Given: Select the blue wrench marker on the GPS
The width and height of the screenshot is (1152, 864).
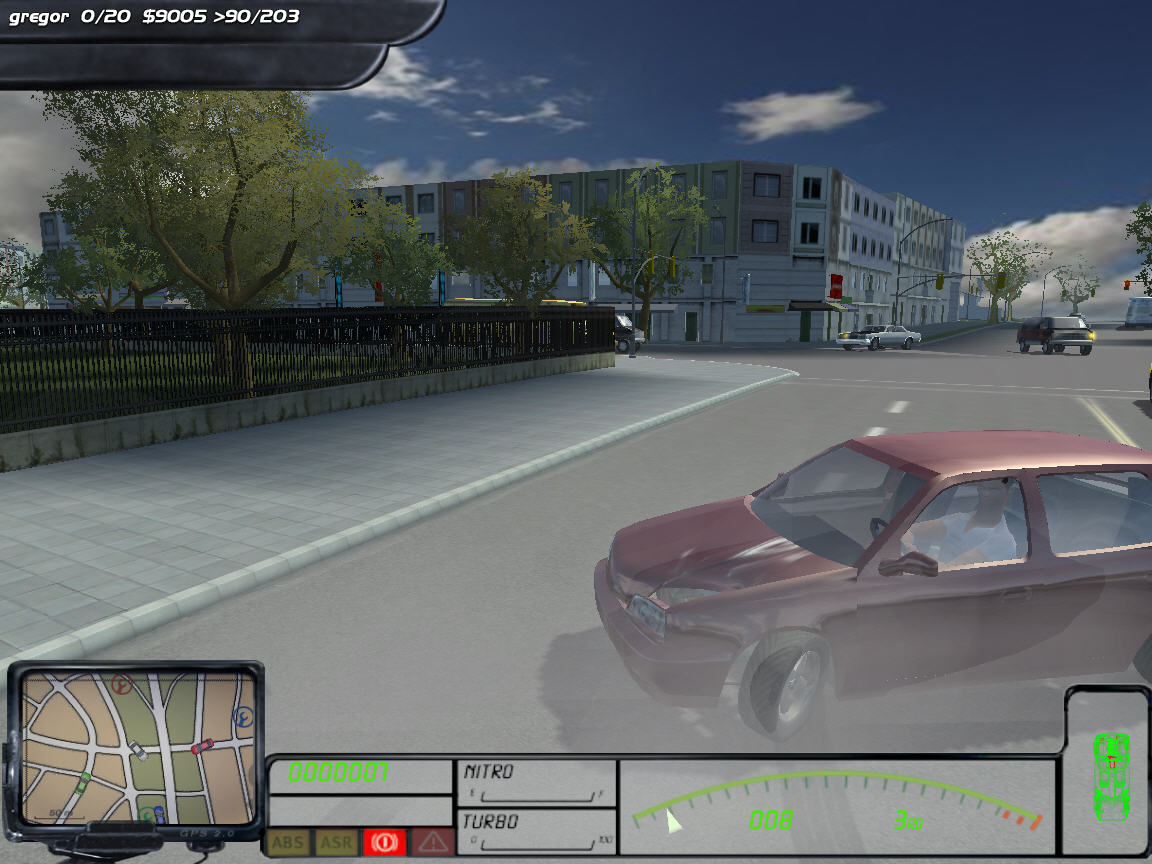Looking at the screenshot, I should pos(243,717).
